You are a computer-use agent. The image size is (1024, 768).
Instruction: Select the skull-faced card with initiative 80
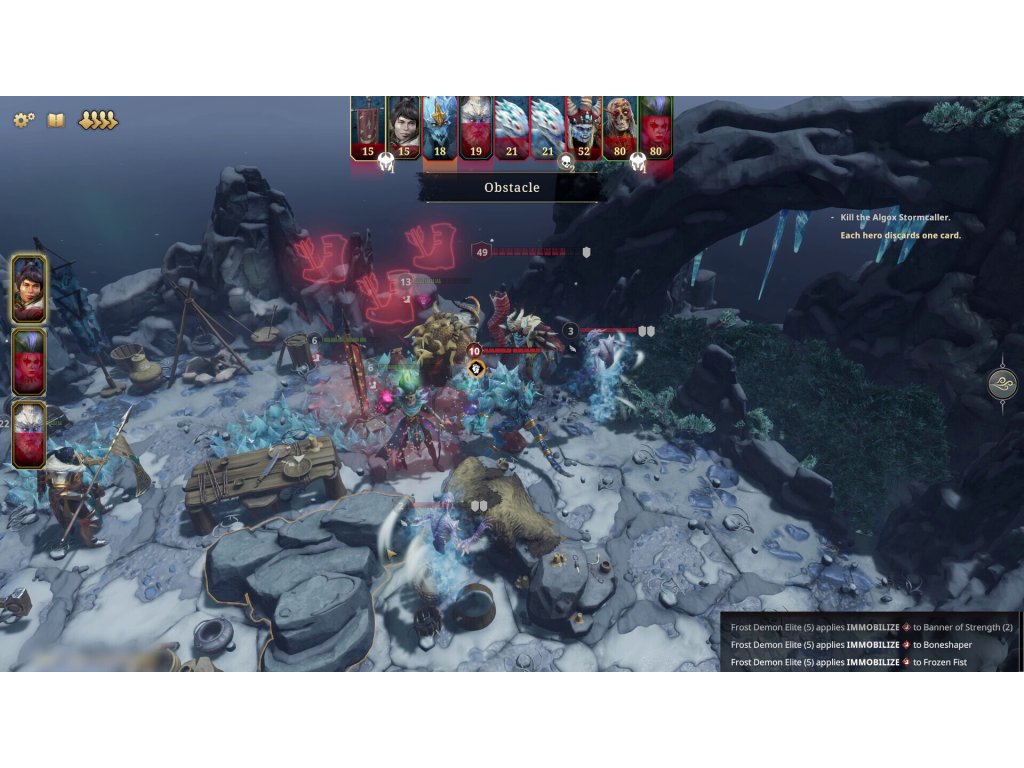(620, 127)
